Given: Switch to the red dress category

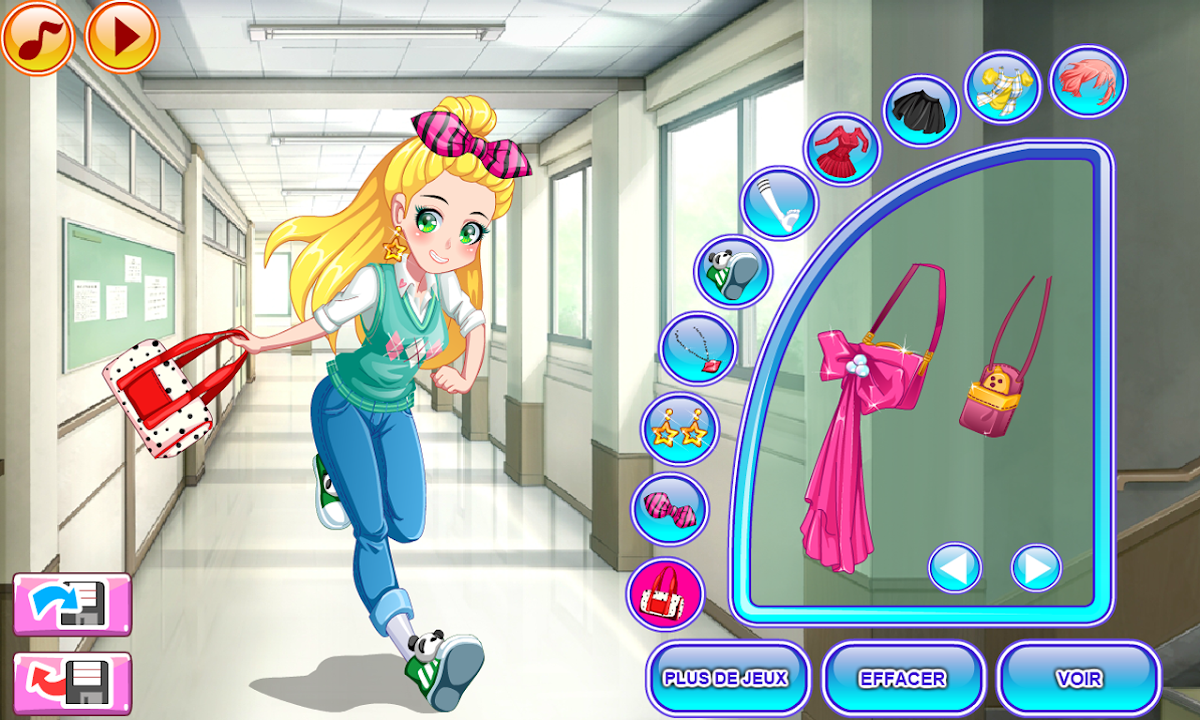Looking at the screenshot, I should (x=842, y=150).
